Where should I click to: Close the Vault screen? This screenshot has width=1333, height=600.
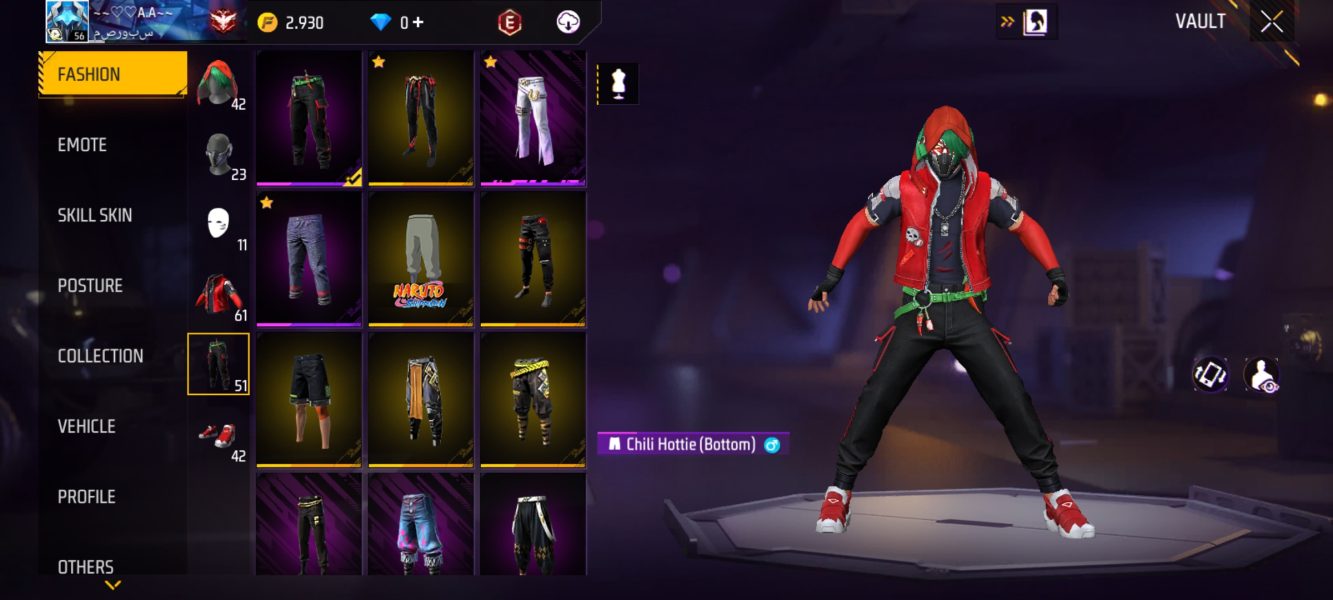click(1271, 22)
